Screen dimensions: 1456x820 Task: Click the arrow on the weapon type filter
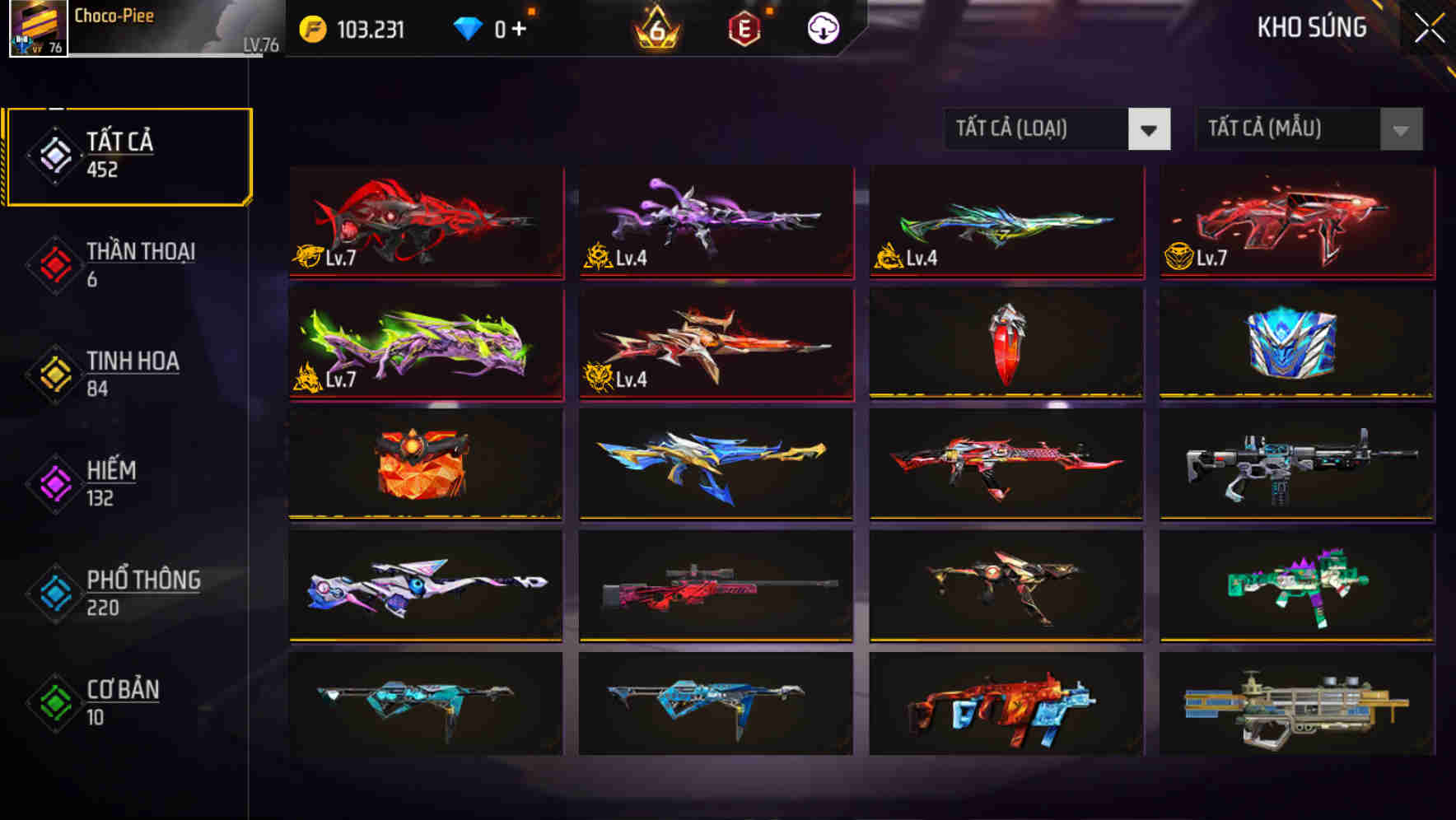1150,129
